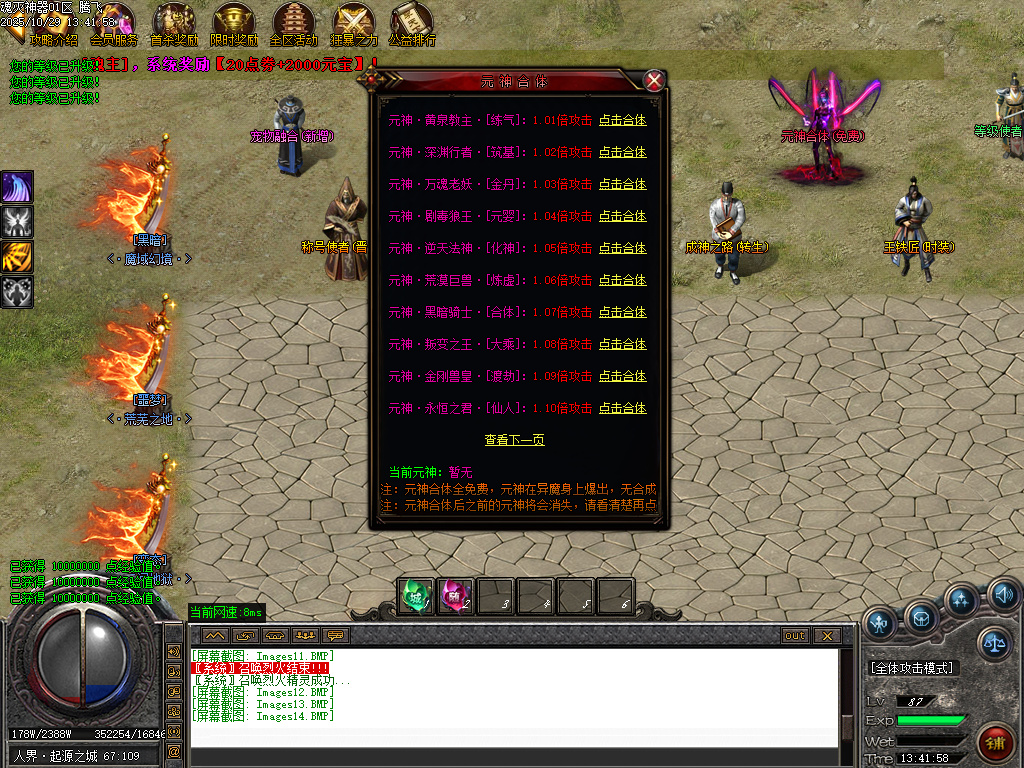Open the 会员服务 membership icon
The width and height of the screenshot is (1024, 768).
pyautogui.click(x=114, y=22)
